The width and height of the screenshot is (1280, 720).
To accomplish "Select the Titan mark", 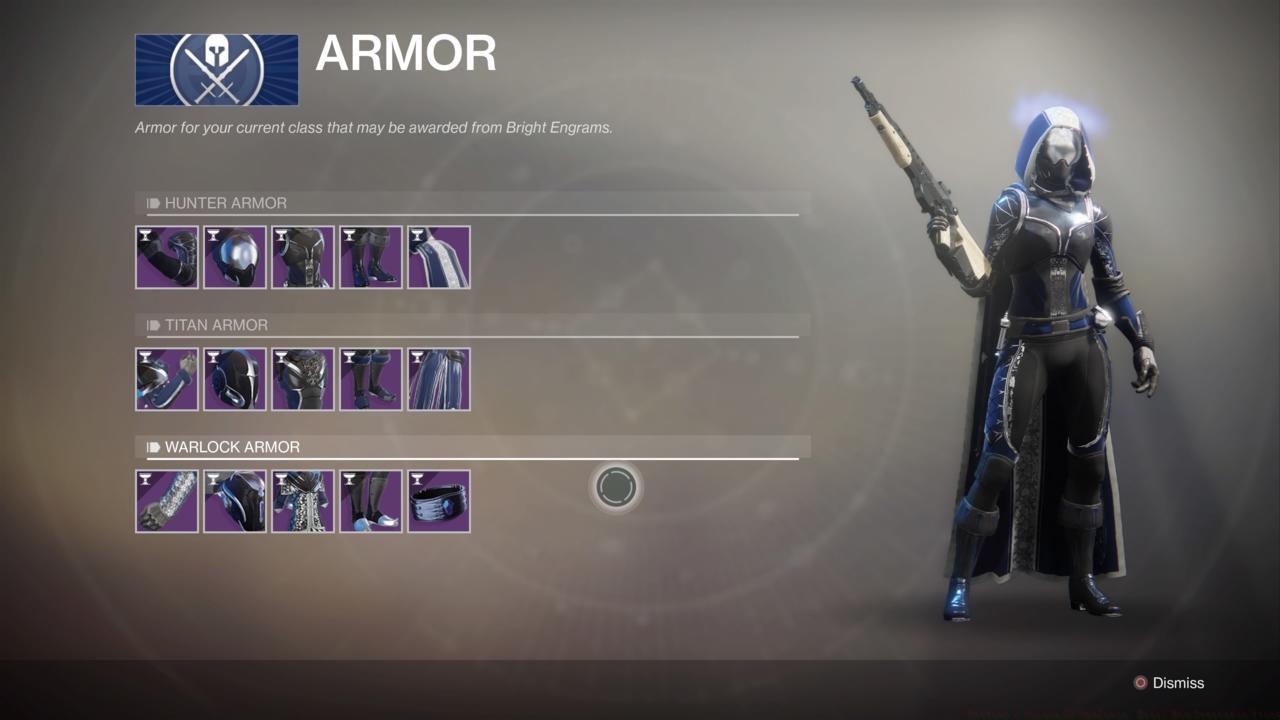I will (x=438, y=379).
